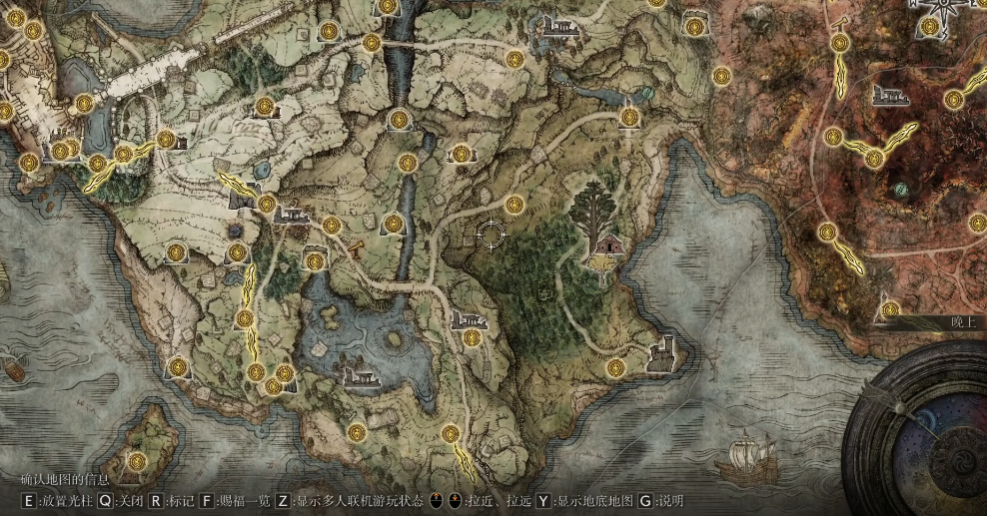The width and height of the screenshot is (987, 516).
Task: Choose the grace marker beside the southeastern peninsula castle
Action: pyautogui.click(x=616, y=368)
